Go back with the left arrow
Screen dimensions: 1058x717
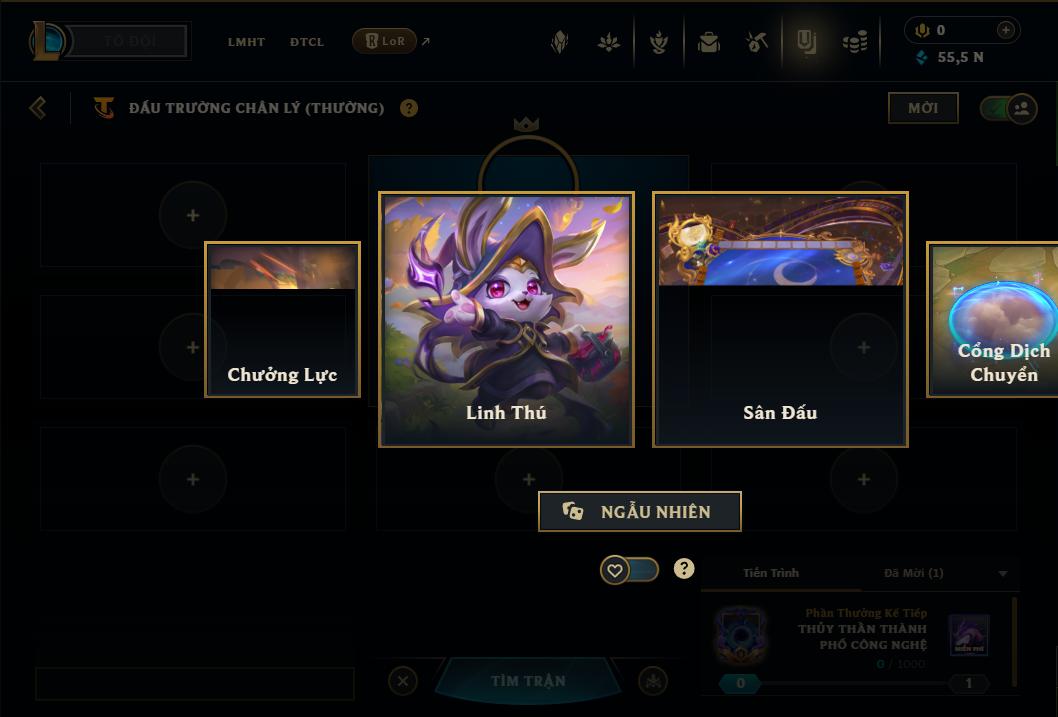click(38, 107)
